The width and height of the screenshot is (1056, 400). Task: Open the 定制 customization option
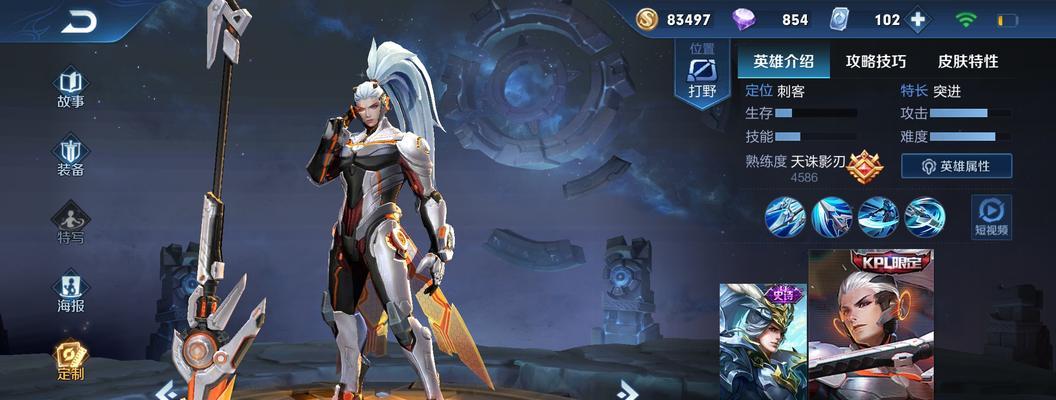coord(70,360)
